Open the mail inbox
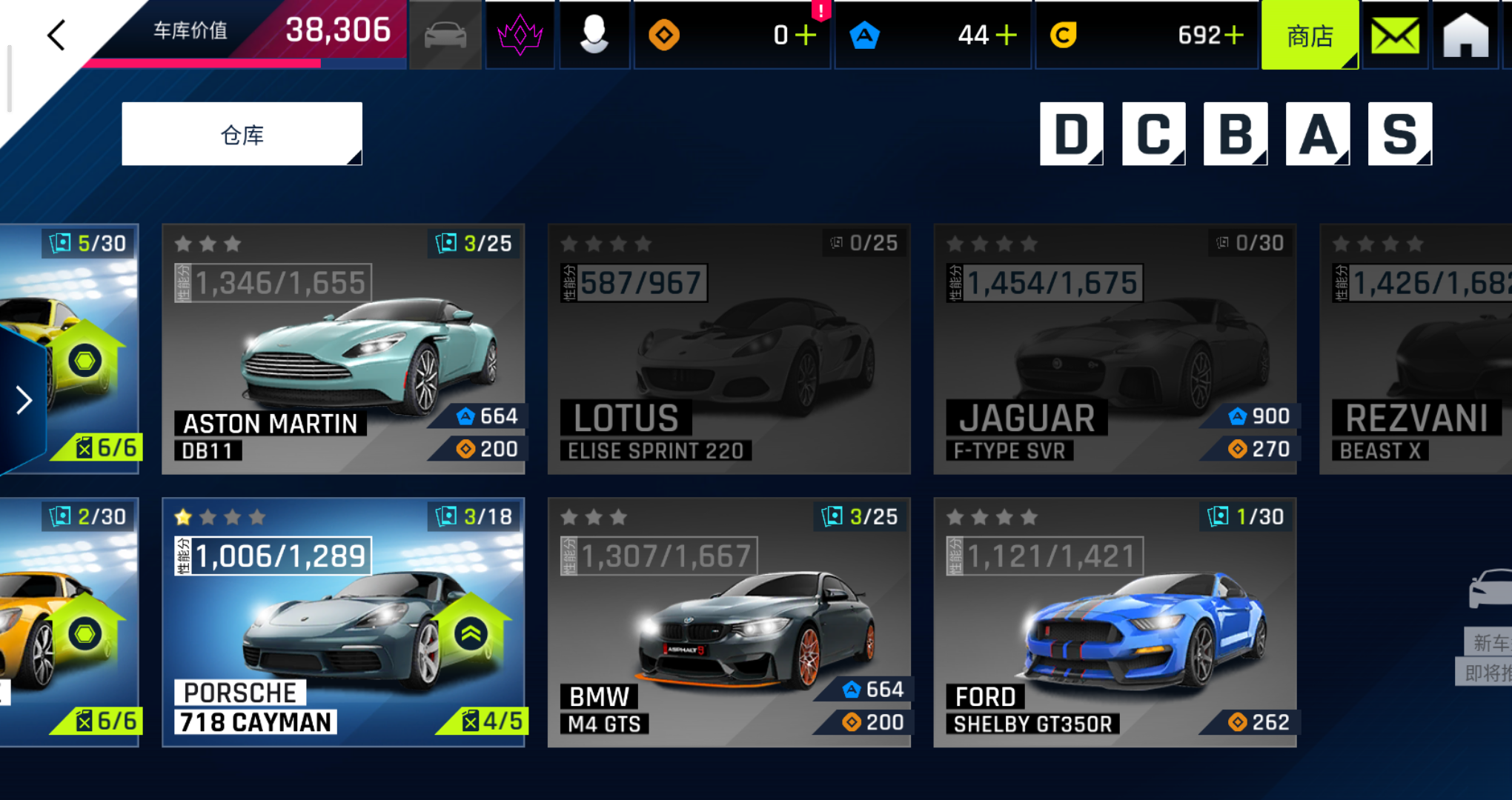This screenshot has height=800, width=1512. click(1395, 35)
